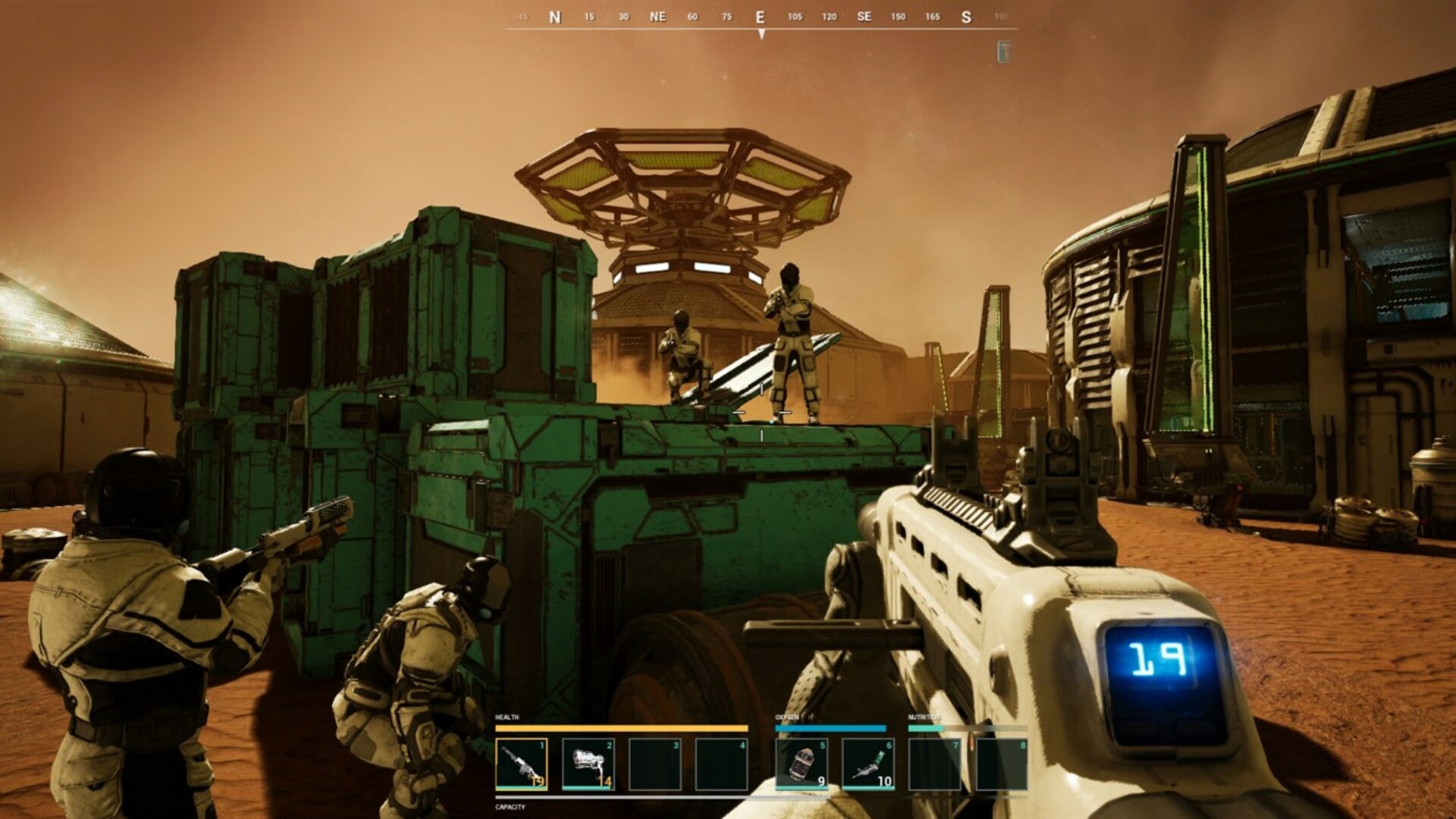Select the assault rifle in hotbar slot 1
The height and width of the screenshot is (819, 1456).
[521, 764]
